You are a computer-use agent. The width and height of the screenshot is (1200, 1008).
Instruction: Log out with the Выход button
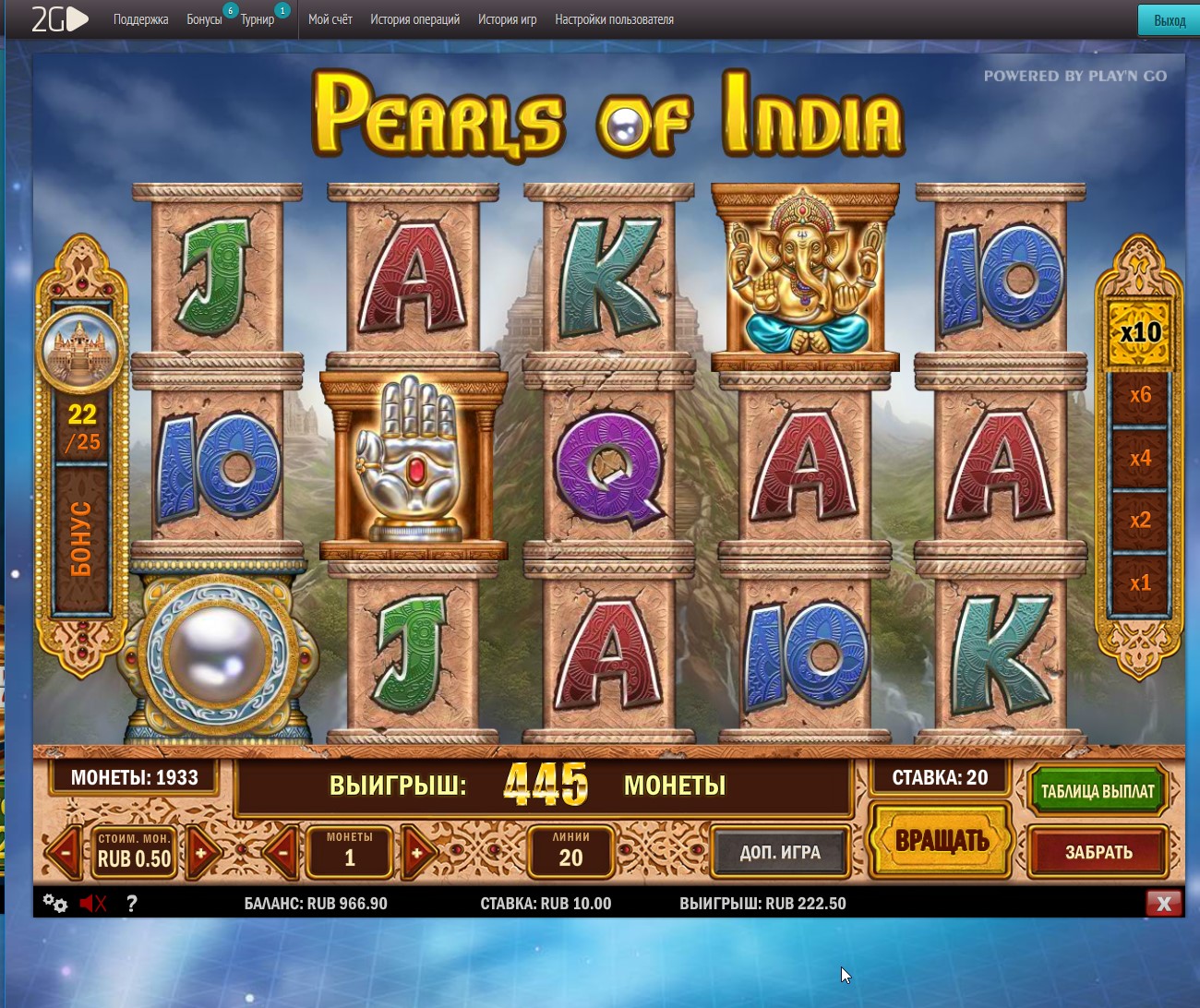1169,20
